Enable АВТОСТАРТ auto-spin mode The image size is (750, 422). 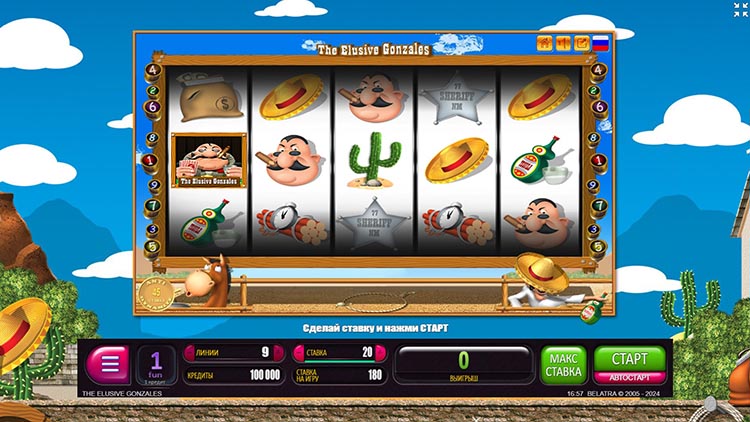click(629, 379)
